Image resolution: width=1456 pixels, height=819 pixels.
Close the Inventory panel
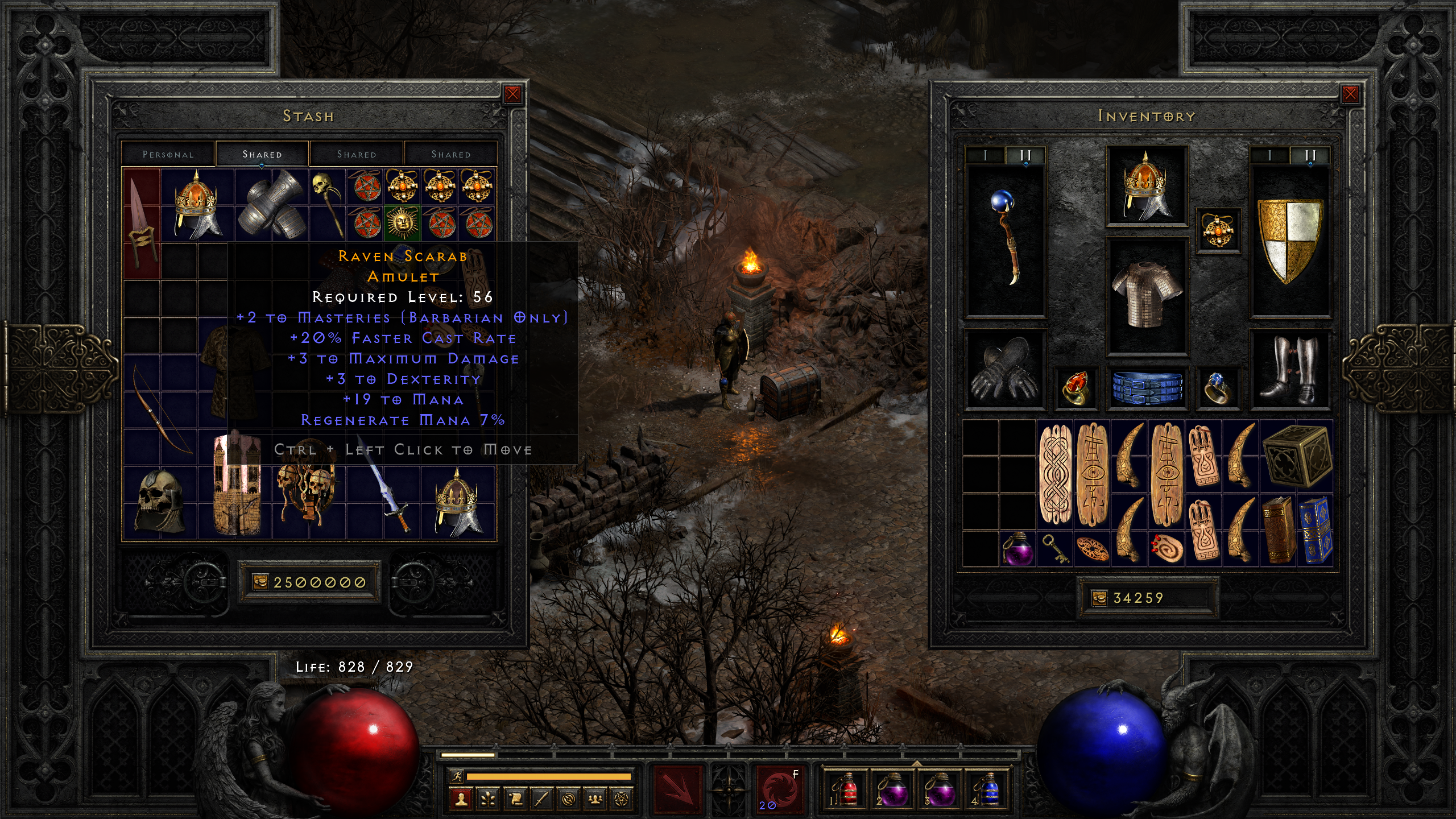tap(1350, 94)
